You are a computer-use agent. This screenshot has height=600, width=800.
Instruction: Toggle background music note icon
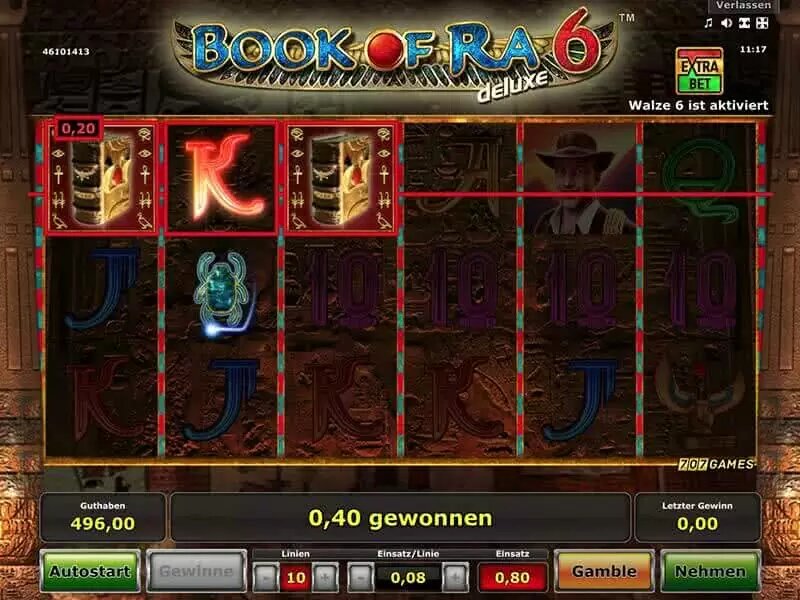[x=708, y=23]
